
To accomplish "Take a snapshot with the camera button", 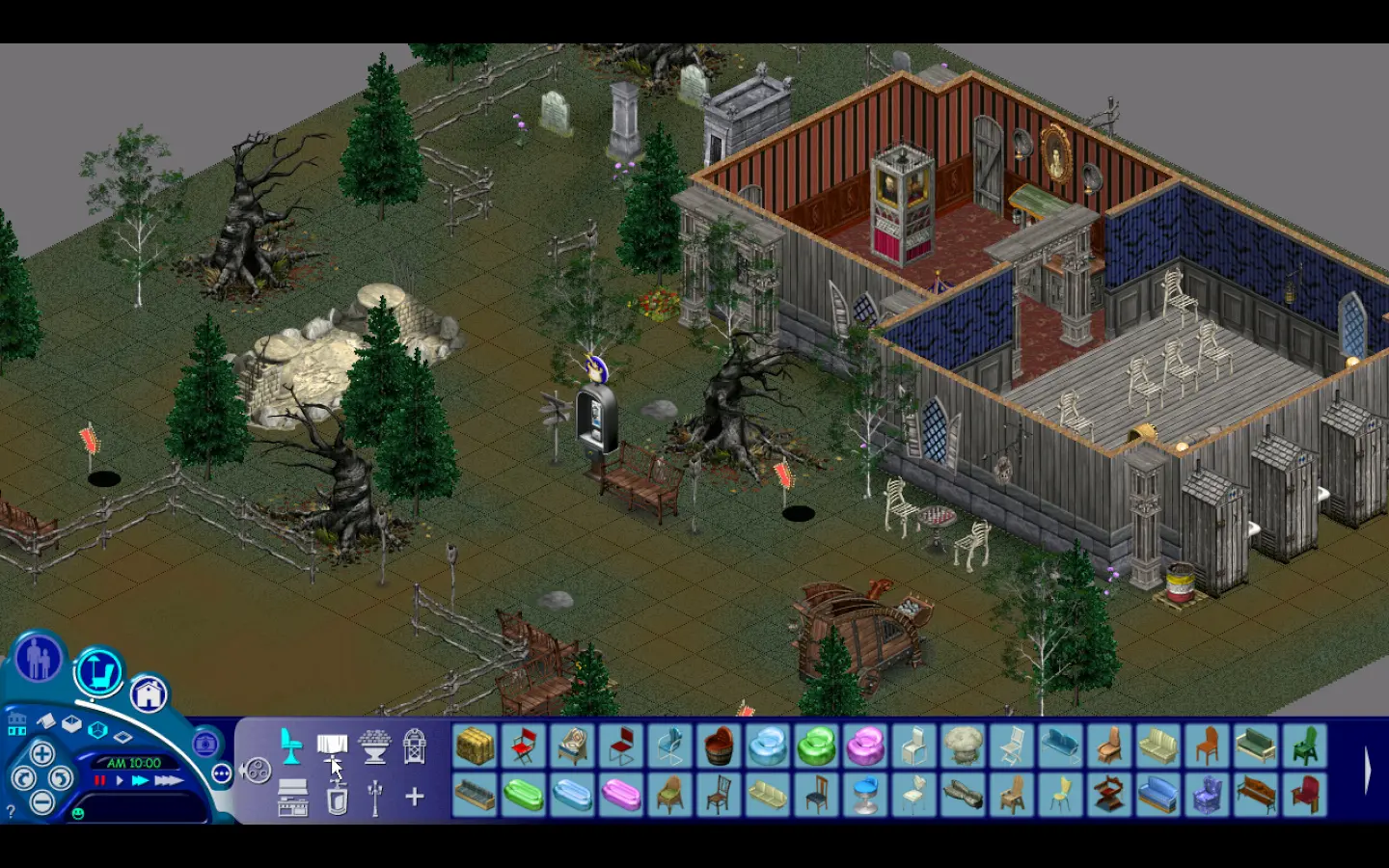I will [x=204, y=744].
